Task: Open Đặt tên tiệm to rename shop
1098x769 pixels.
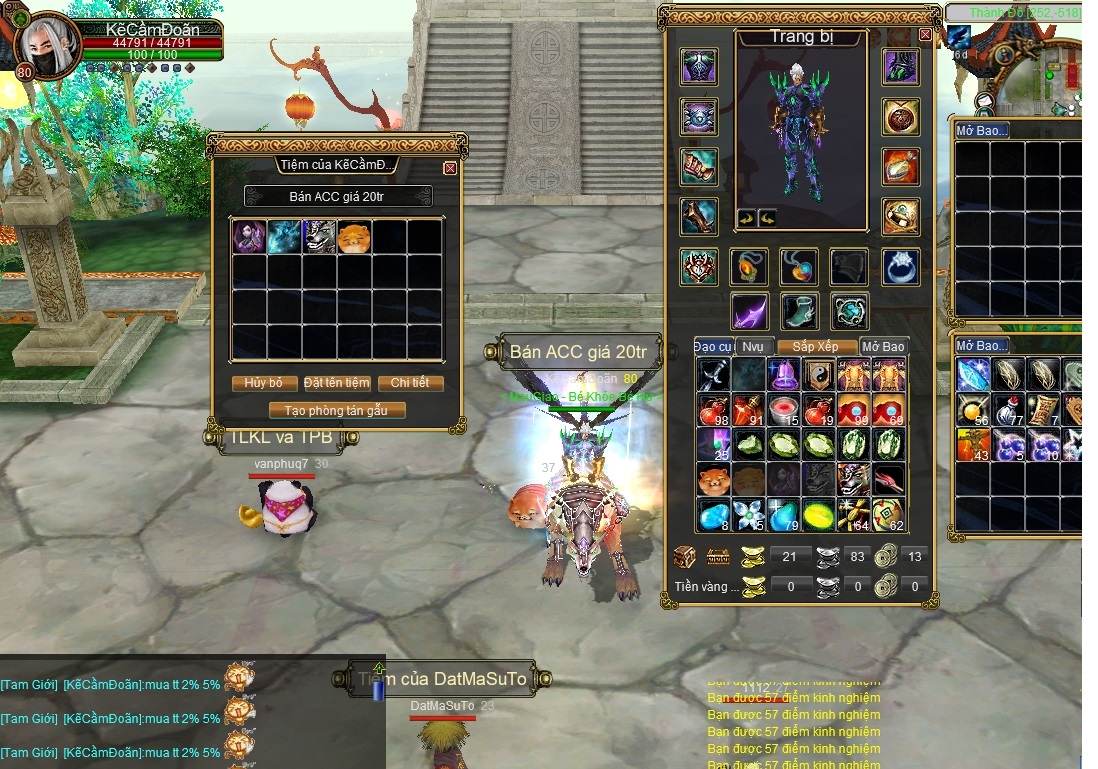Action: click(x=337, y=383)
